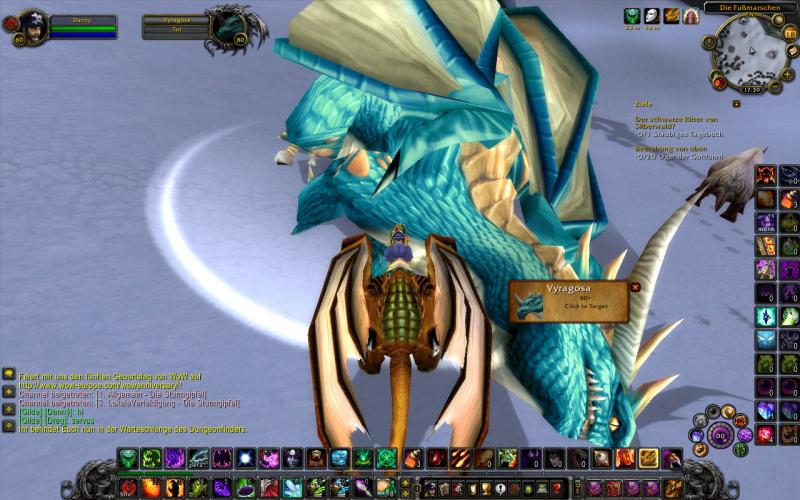
Task: Open the Die Fußmarschen zone label
Action: 750,7
